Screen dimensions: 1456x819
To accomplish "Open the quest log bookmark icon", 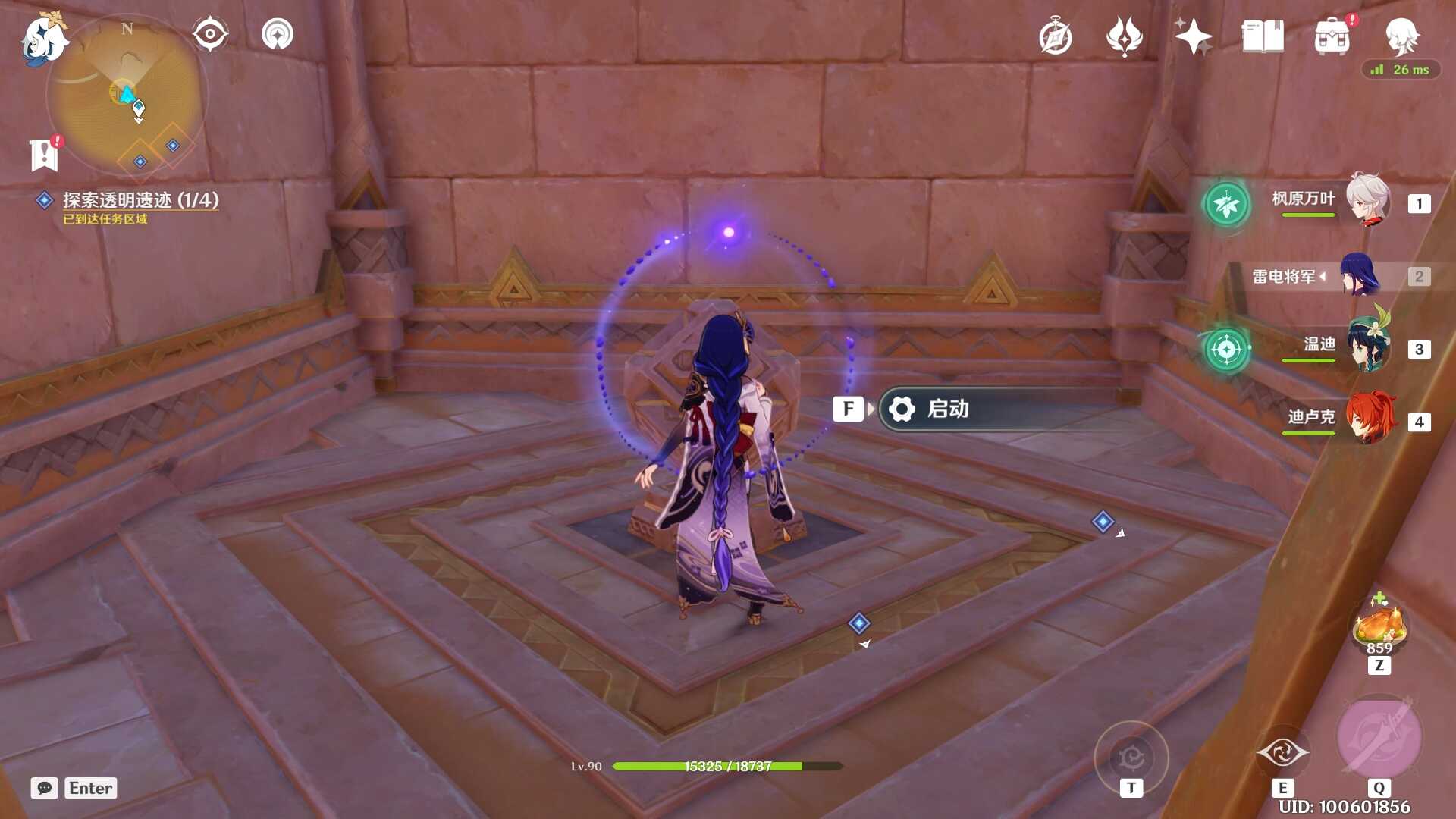I will point(45,155).
